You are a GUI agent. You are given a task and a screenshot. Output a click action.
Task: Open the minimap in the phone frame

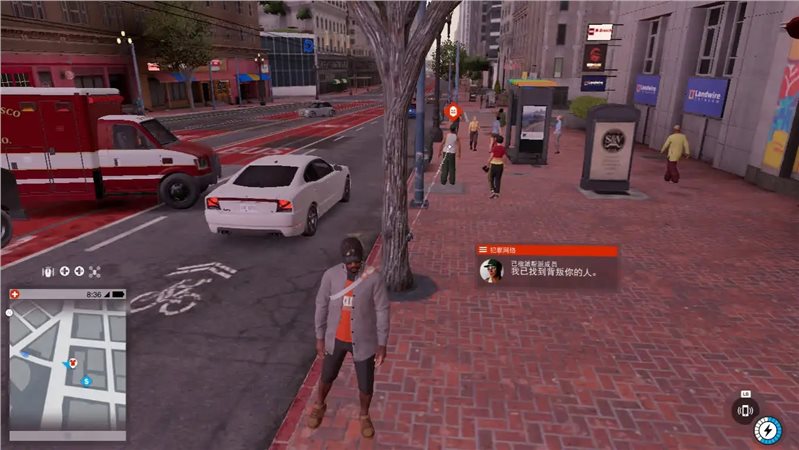[68, 365]
